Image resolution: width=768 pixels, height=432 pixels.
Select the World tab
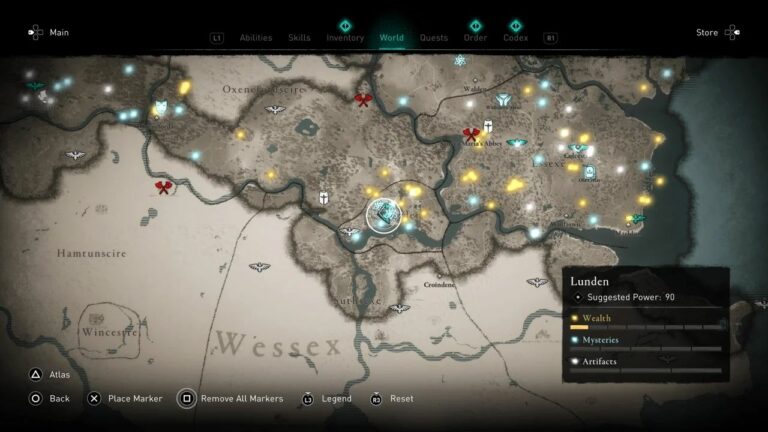click(392, 38)
